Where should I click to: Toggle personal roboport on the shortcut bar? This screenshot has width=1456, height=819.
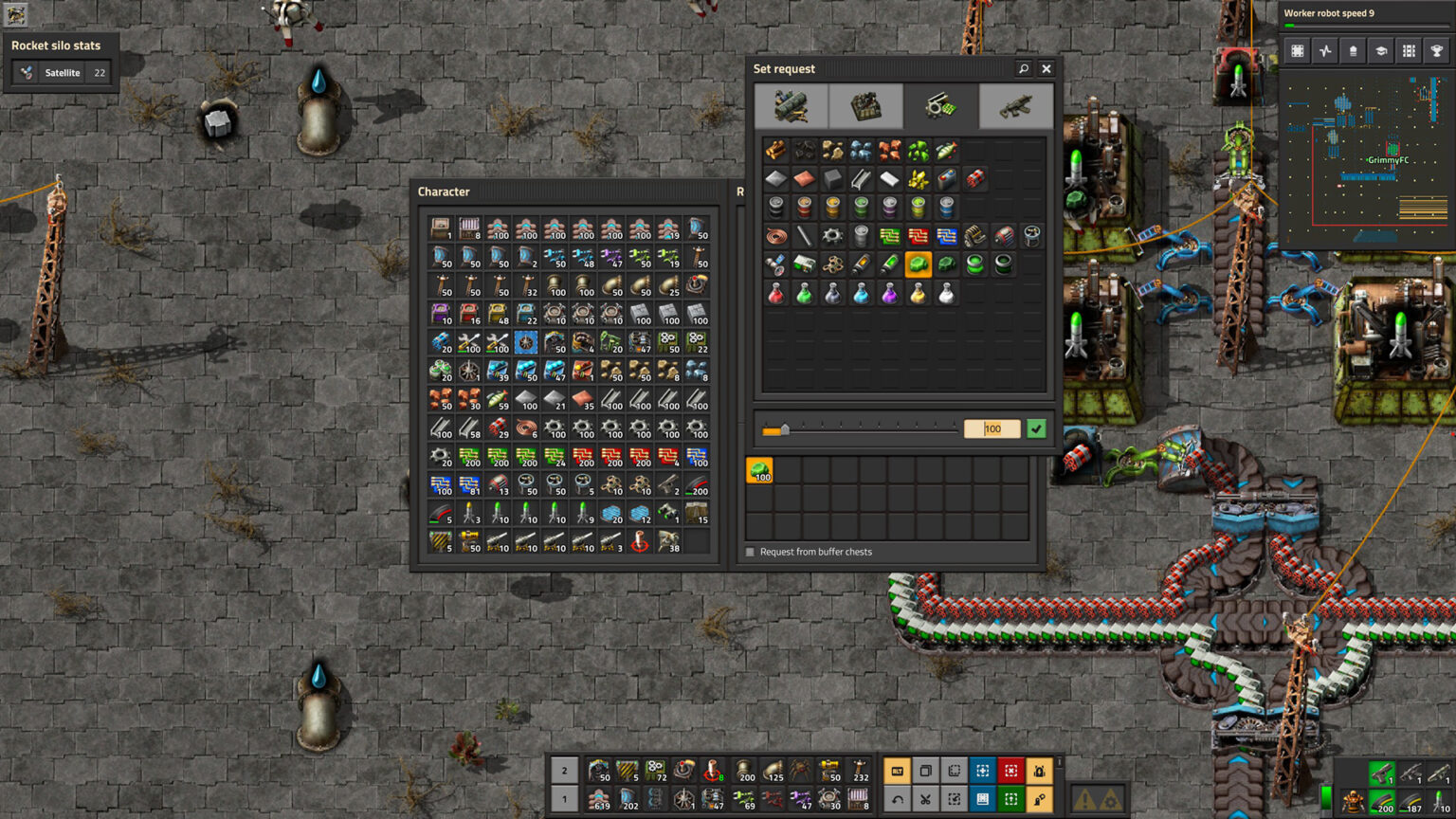[1040, 771]
